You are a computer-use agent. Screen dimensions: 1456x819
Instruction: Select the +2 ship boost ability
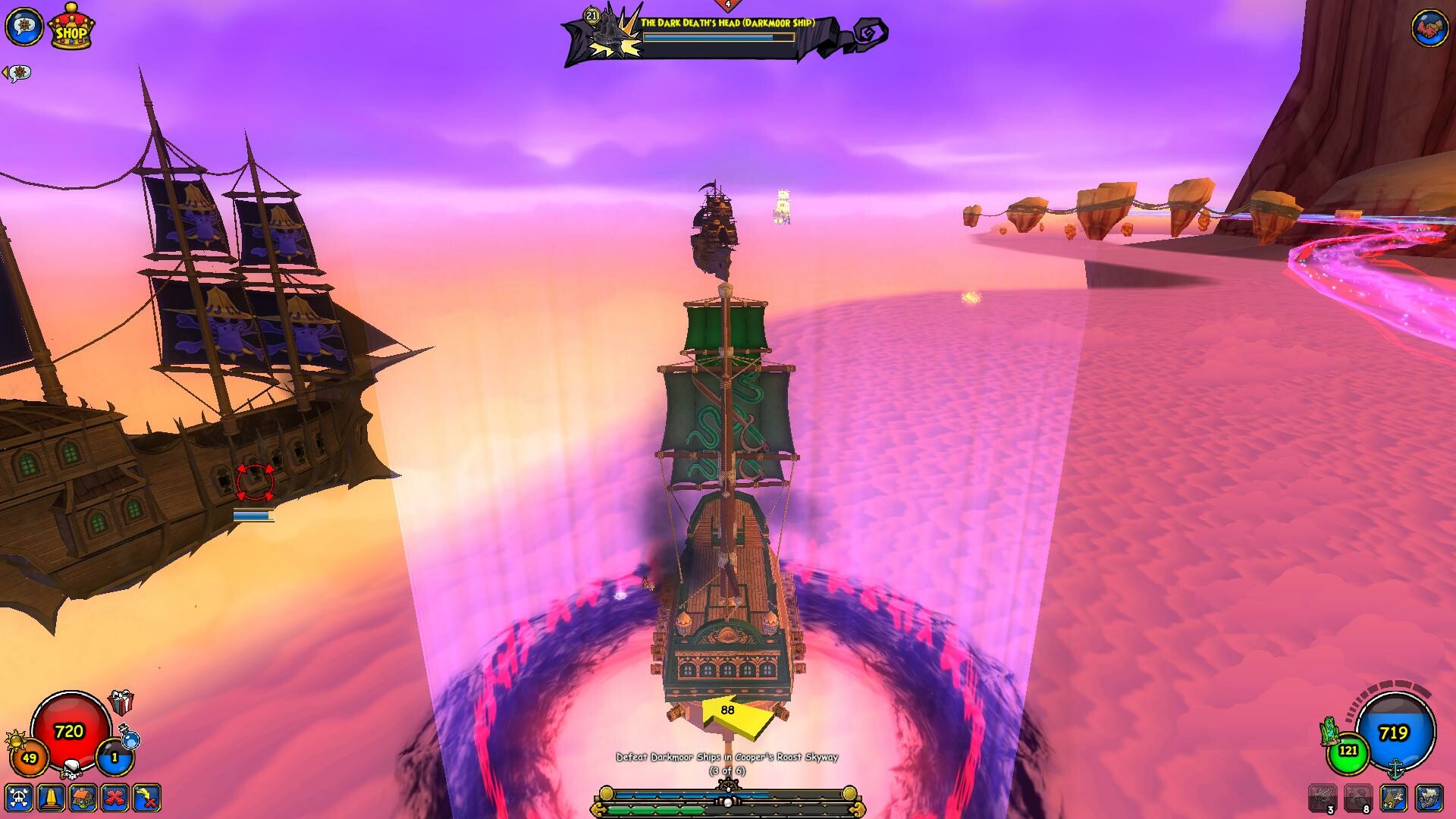click(1392, 798)
